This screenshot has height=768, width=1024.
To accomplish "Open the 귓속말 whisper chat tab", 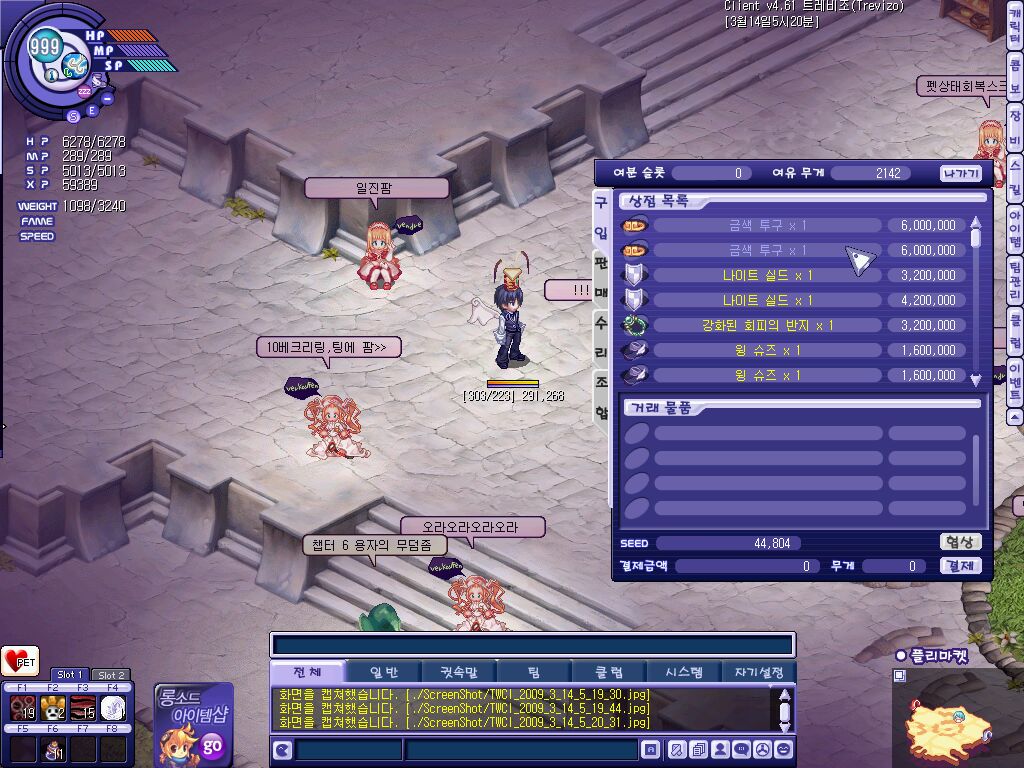I will [x=452, y=672].
